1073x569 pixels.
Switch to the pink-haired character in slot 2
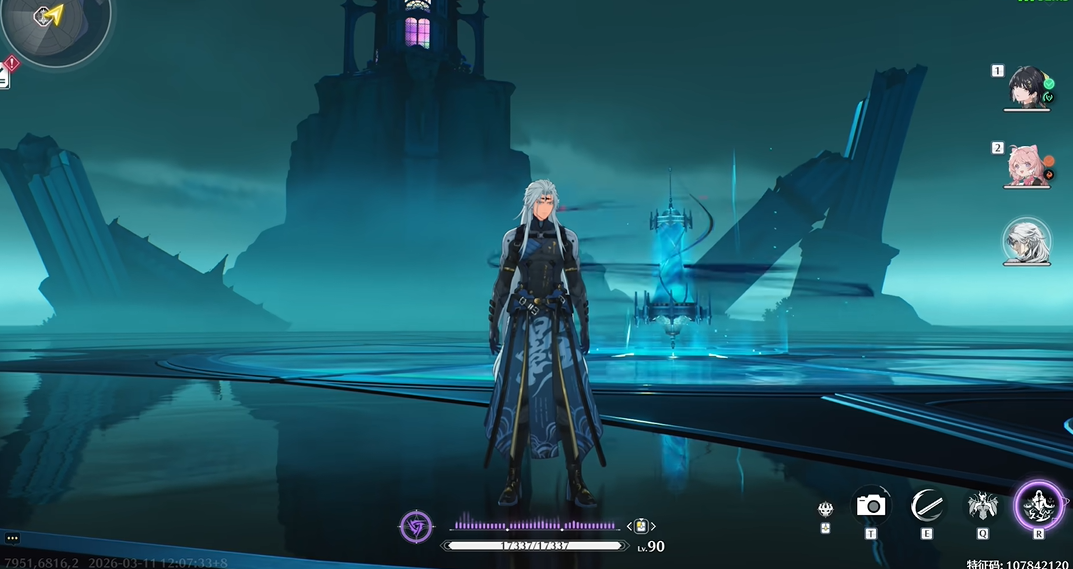pos(1026,165)
